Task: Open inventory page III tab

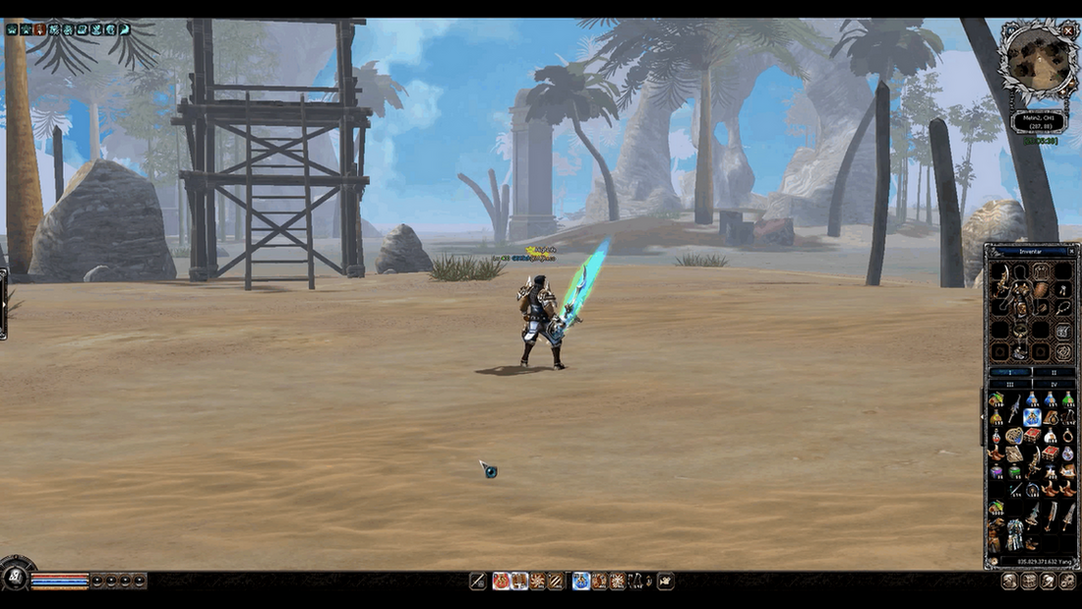Action: [x=1010, y=383]
